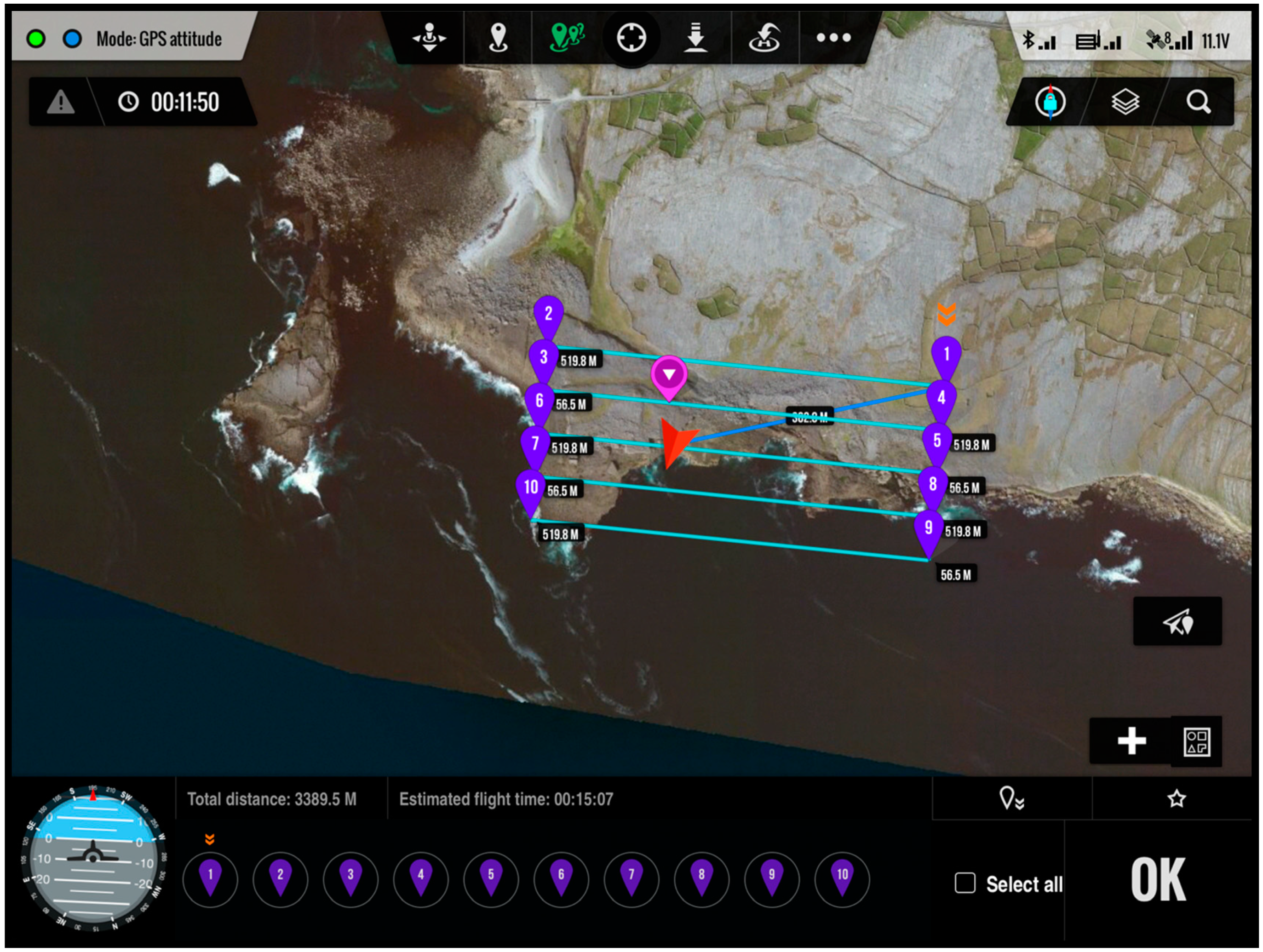Open the shapes pattern tool button
Image resolution: width=1263 pixels, height=952 pixels.
click(1196, 741)
